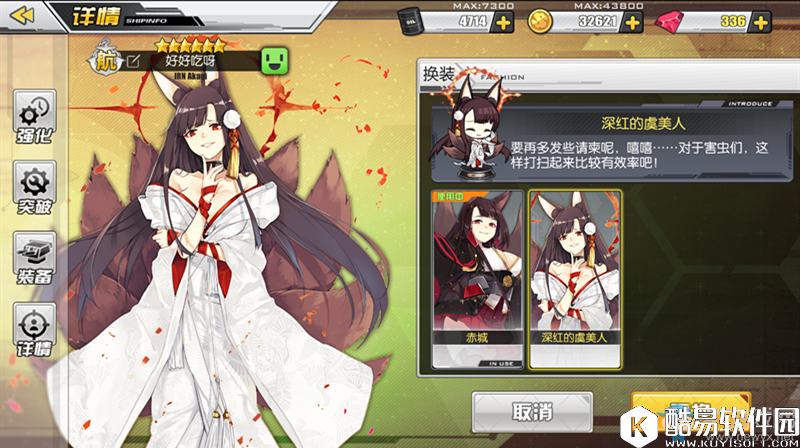Add more oil with the plus button

[x=503, y=22]
